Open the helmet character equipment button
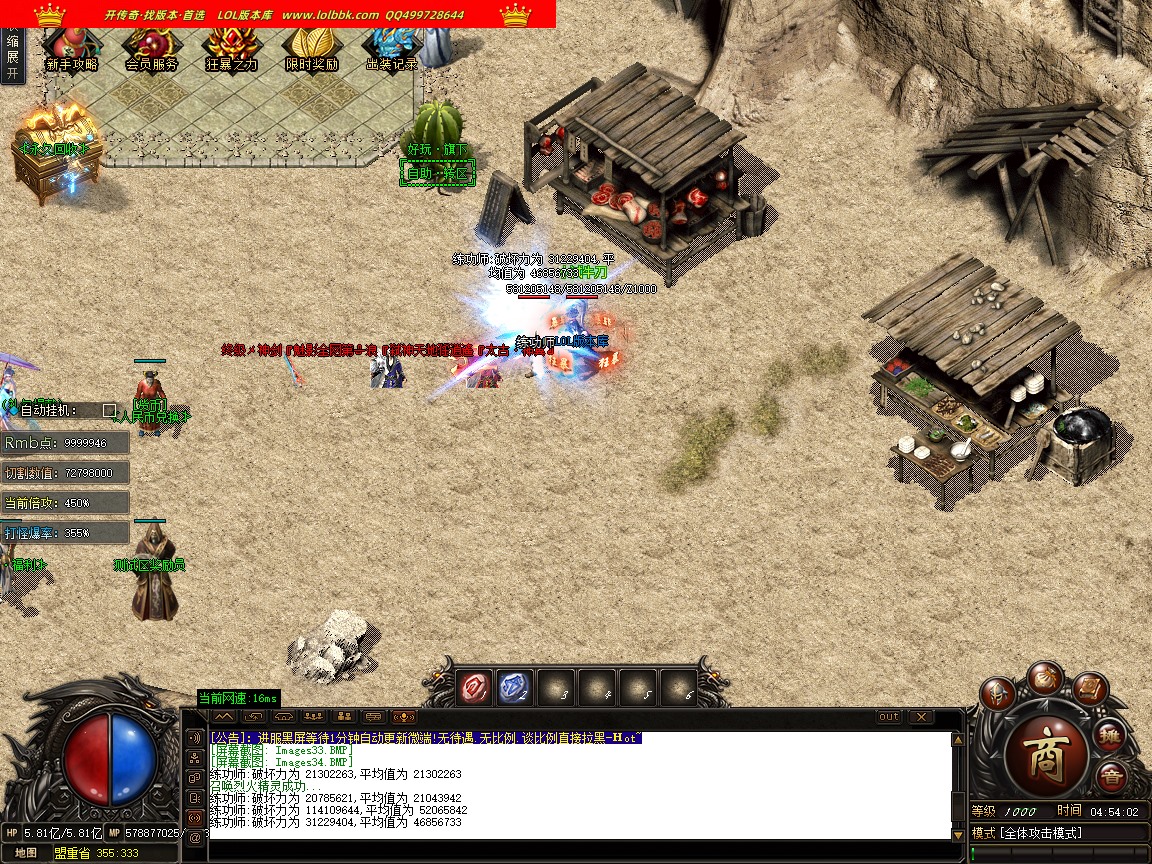1152x864 pixels. pyautogui.click(x=997, y=693)
